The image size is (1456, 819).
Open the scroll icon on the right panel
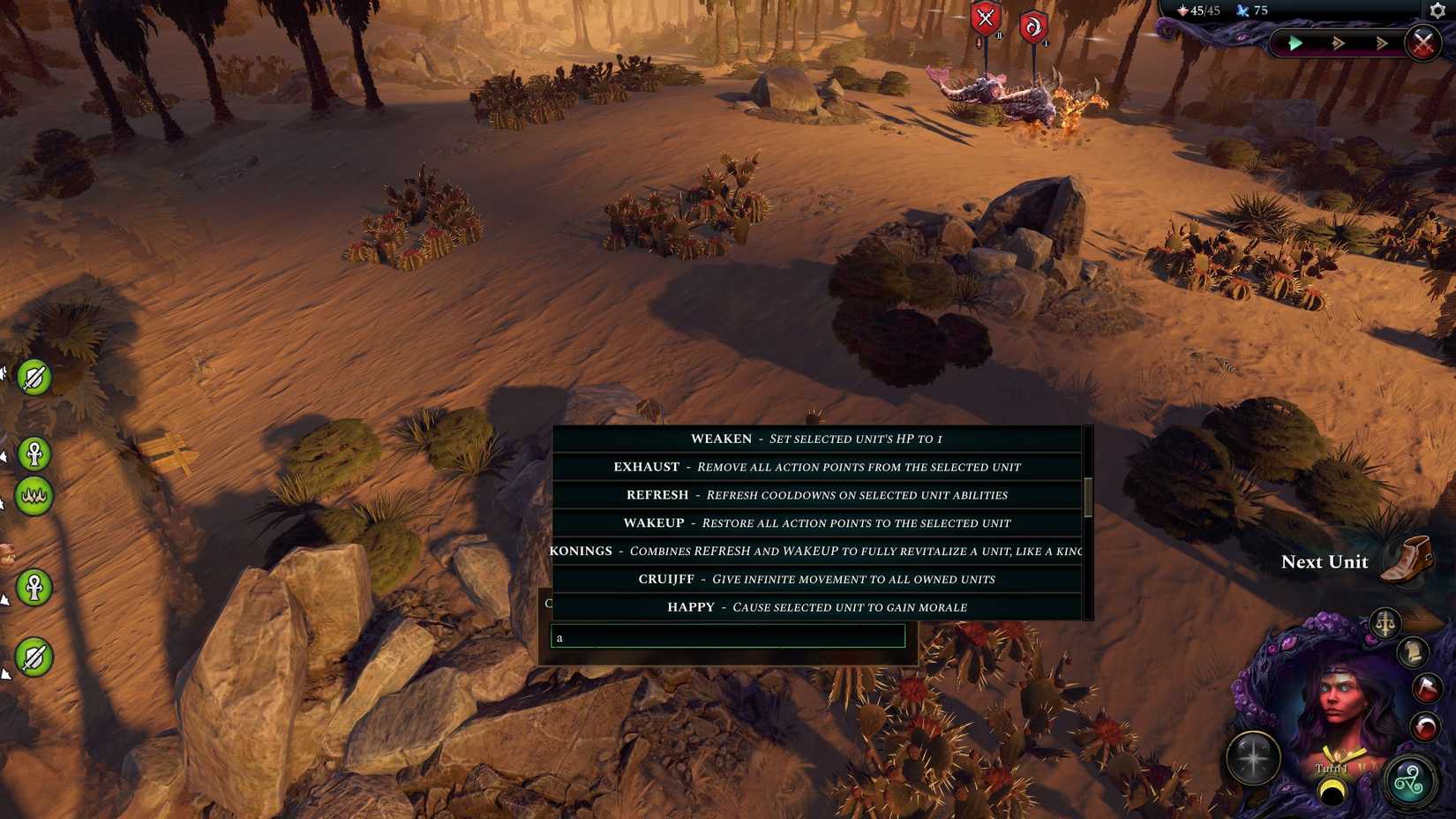click(x=1413, y=653)
